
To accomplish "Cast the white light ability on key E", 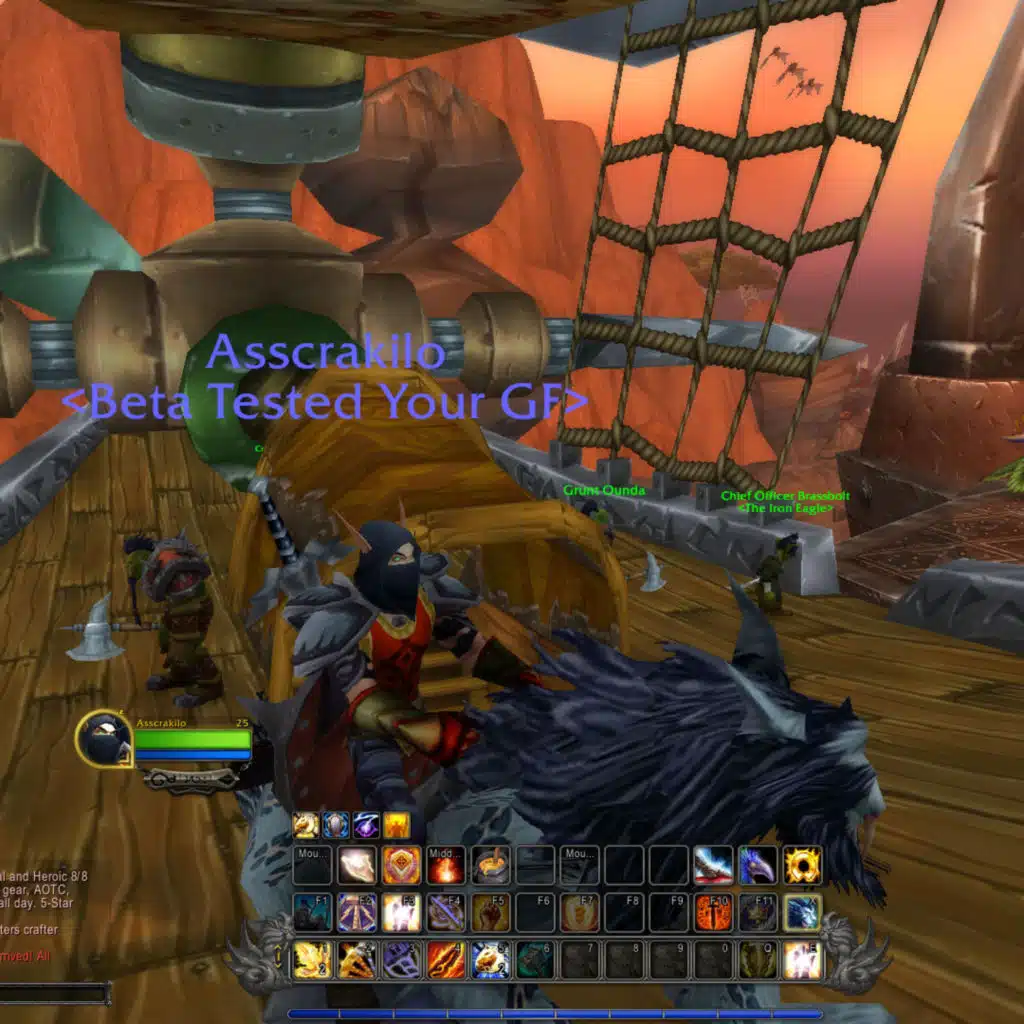I will click(x=802, y=960).
